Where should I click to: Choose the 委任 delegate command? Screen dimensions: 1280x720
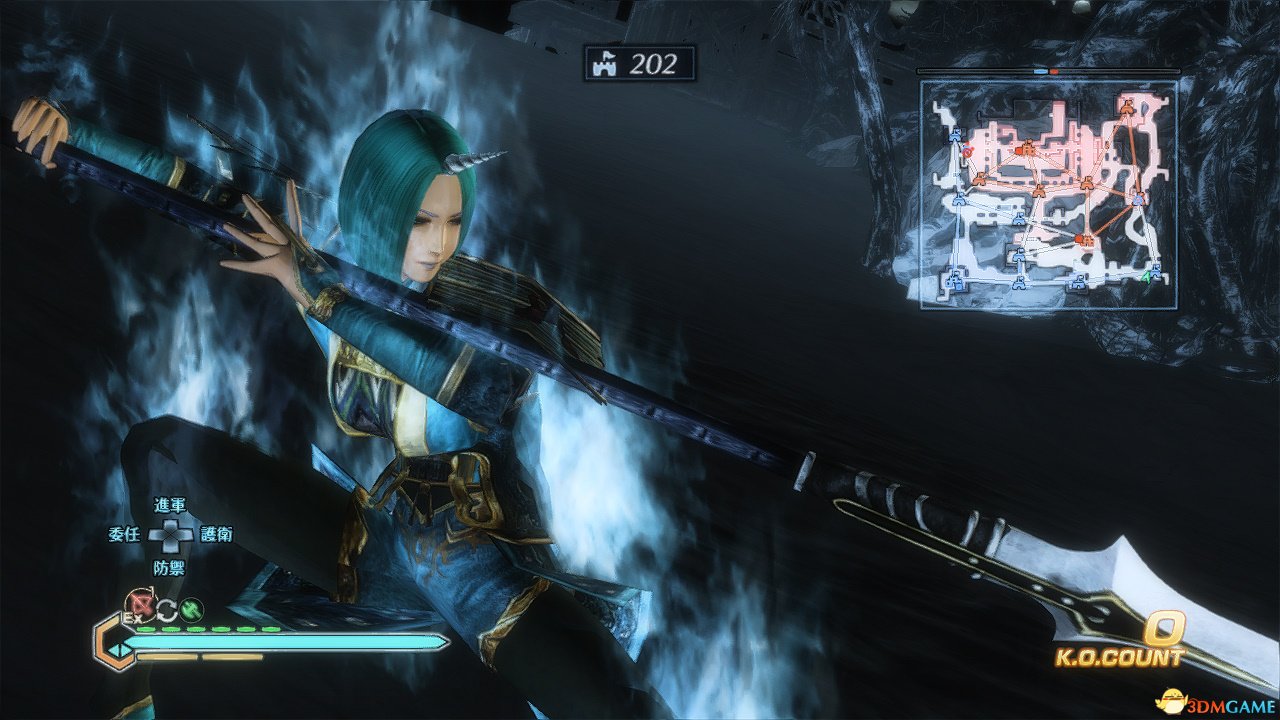coord(123,534)
